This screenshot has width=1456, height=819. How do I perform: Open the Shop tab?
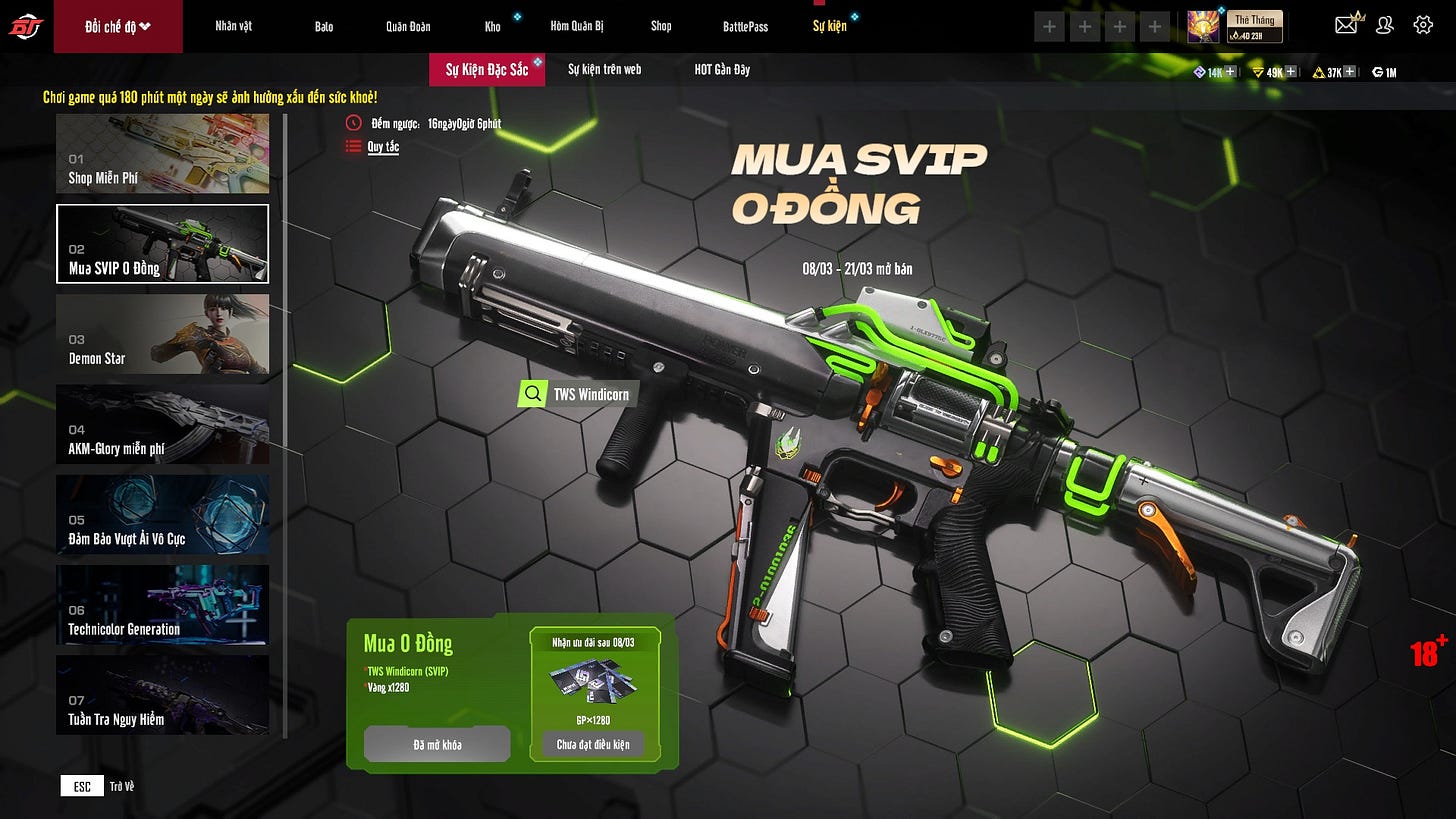661,26
